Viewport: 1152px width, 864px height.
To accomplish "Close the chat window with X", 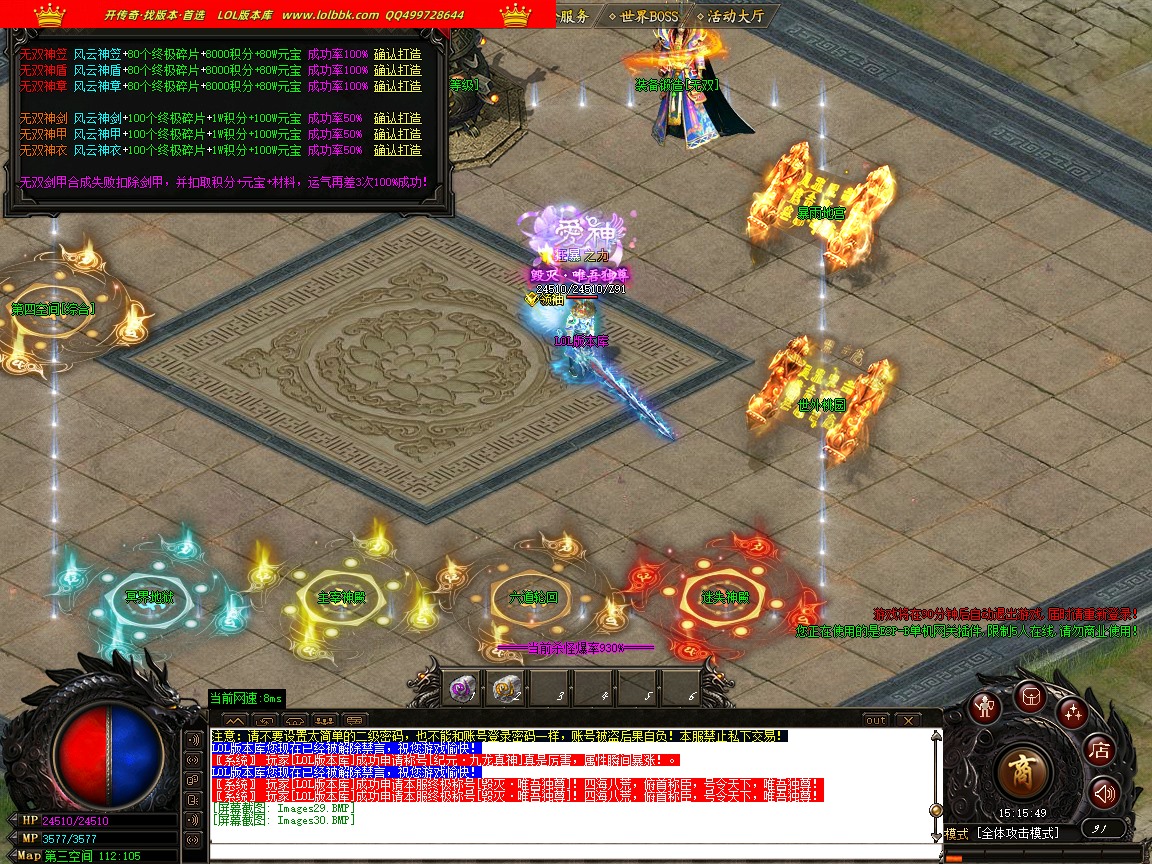I will tap(907, 720).
